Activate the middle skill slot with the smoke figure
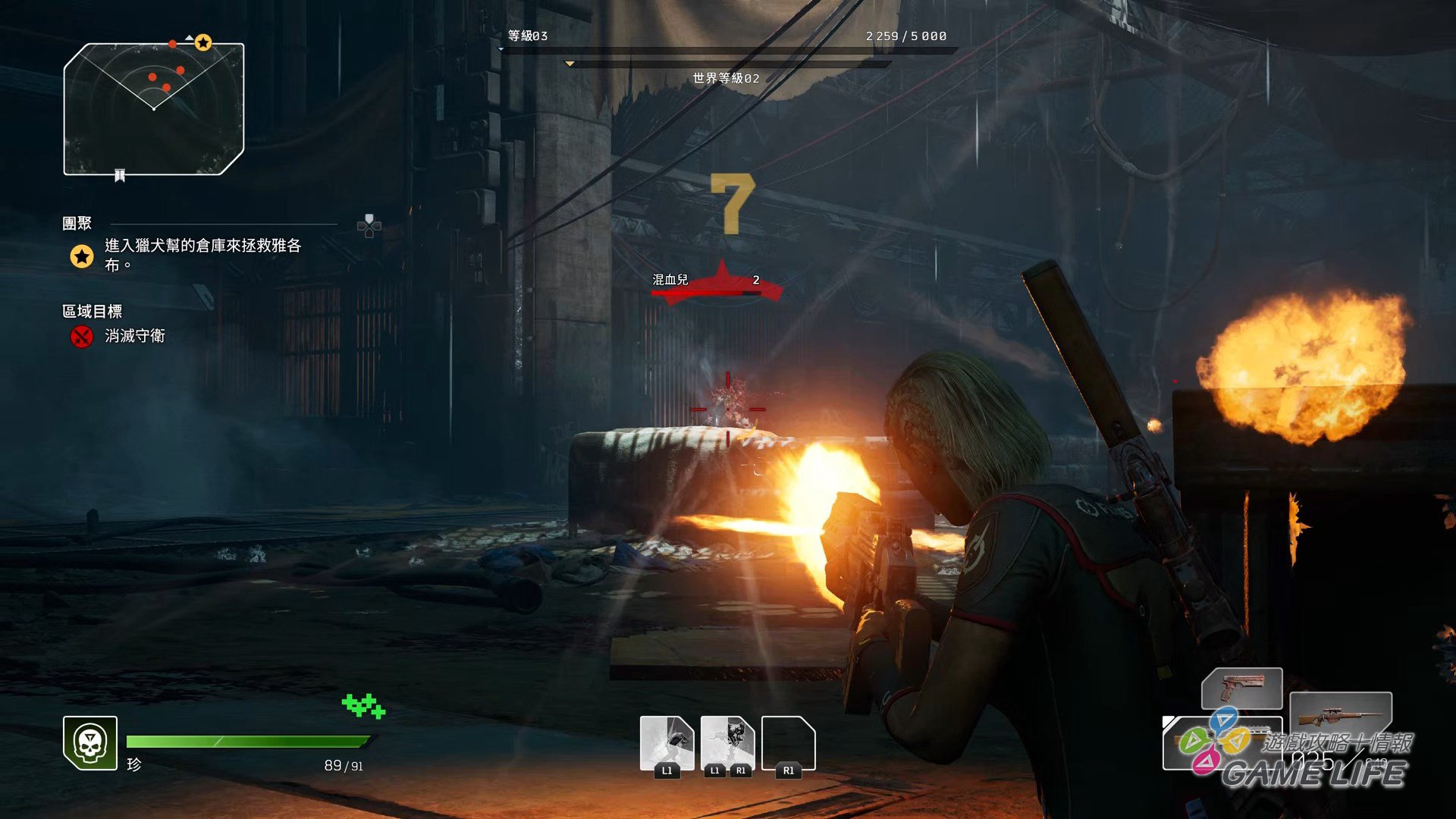1456x819 pixels. pyautogui.click(x=727, y=744)
